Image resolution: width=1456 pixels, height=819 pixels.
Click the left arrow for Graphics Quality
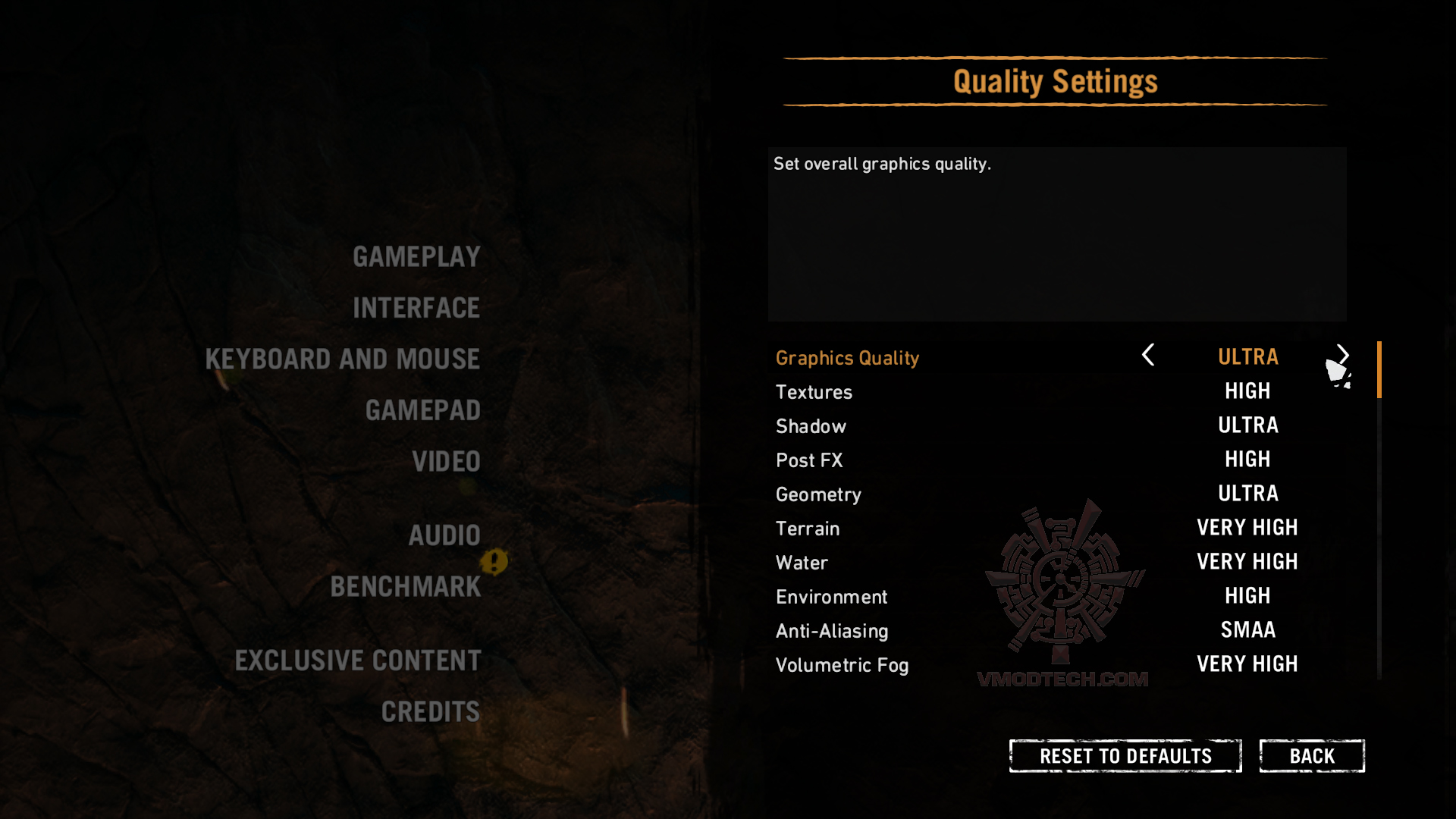click(1148, 355)
